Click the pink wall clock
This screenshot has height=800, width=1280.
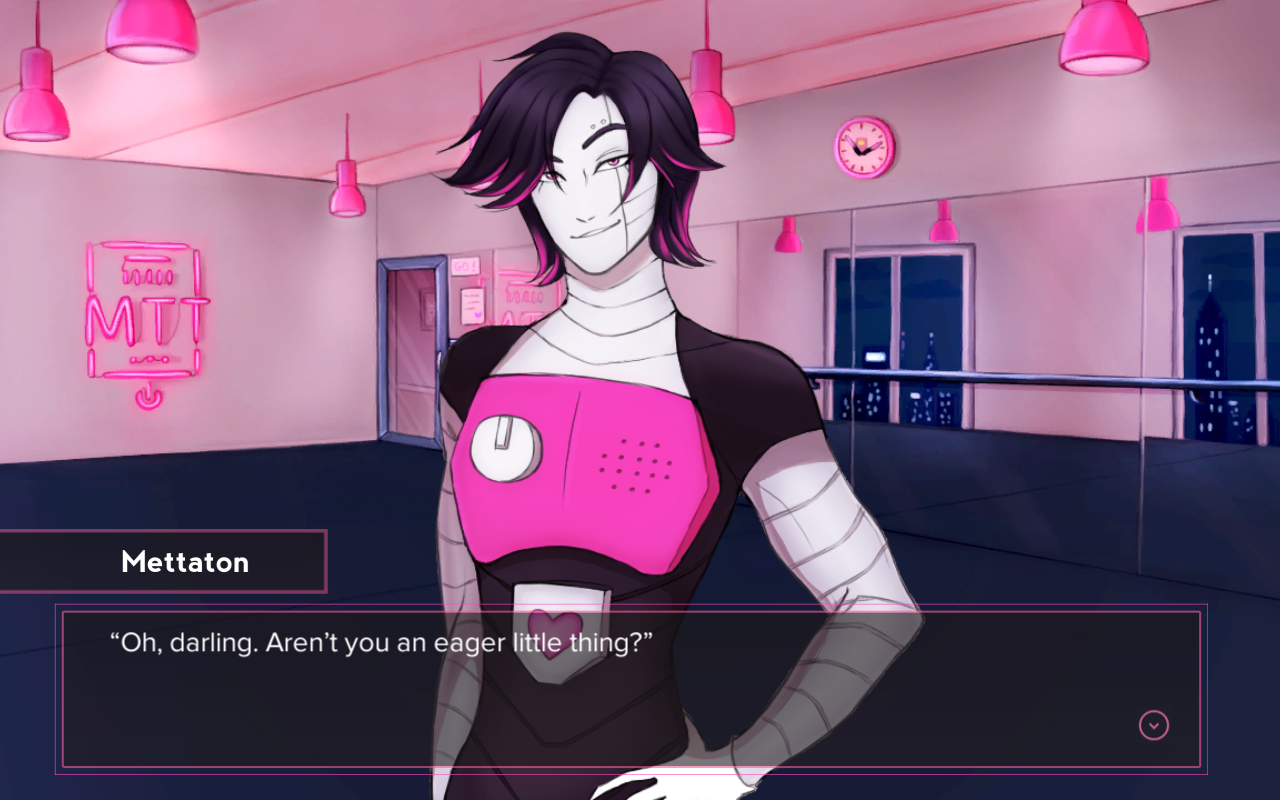[862, 150]
